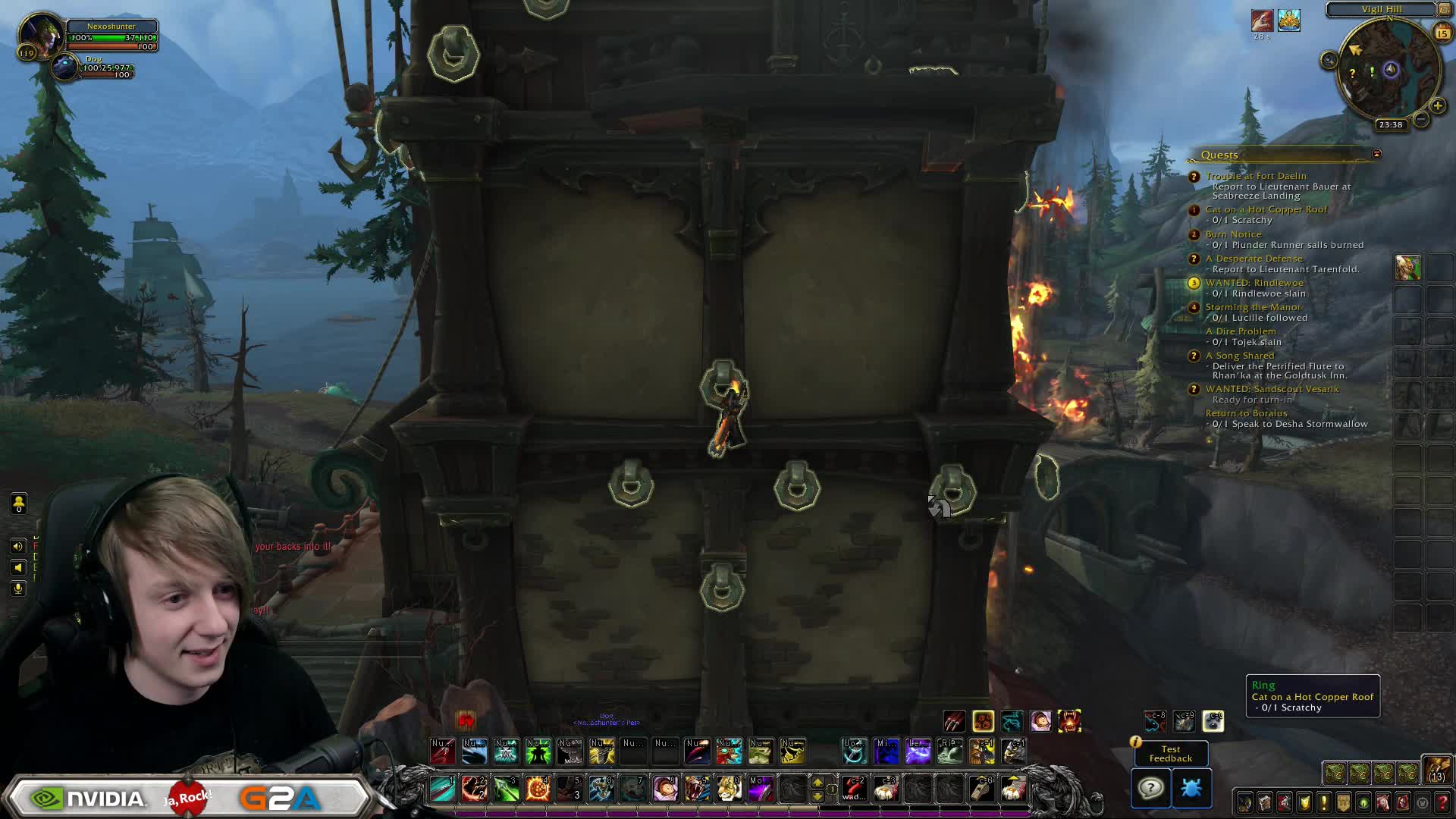The width and height of the screenshot is (1456, 819).
Task: Activate the flaming sun ability in slot 4
Action: point(538,789)
